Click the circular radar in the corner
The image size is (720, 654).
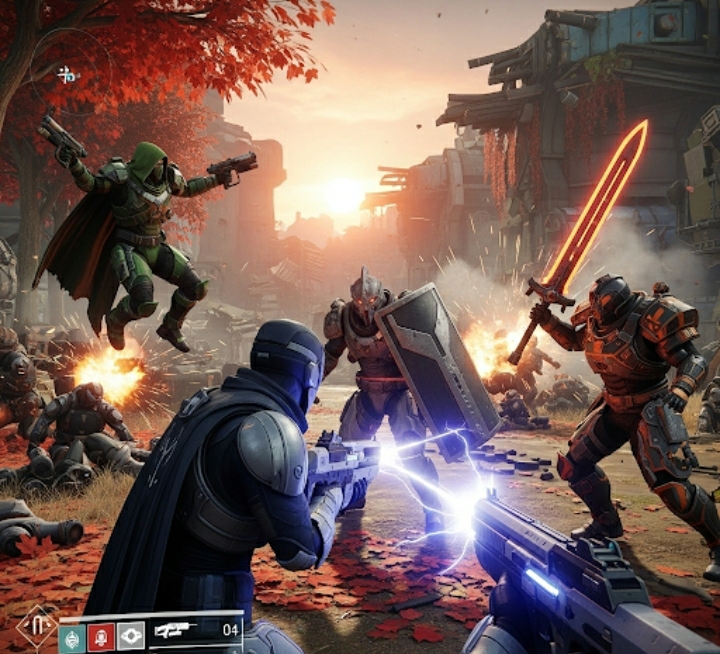coord(69,73)
